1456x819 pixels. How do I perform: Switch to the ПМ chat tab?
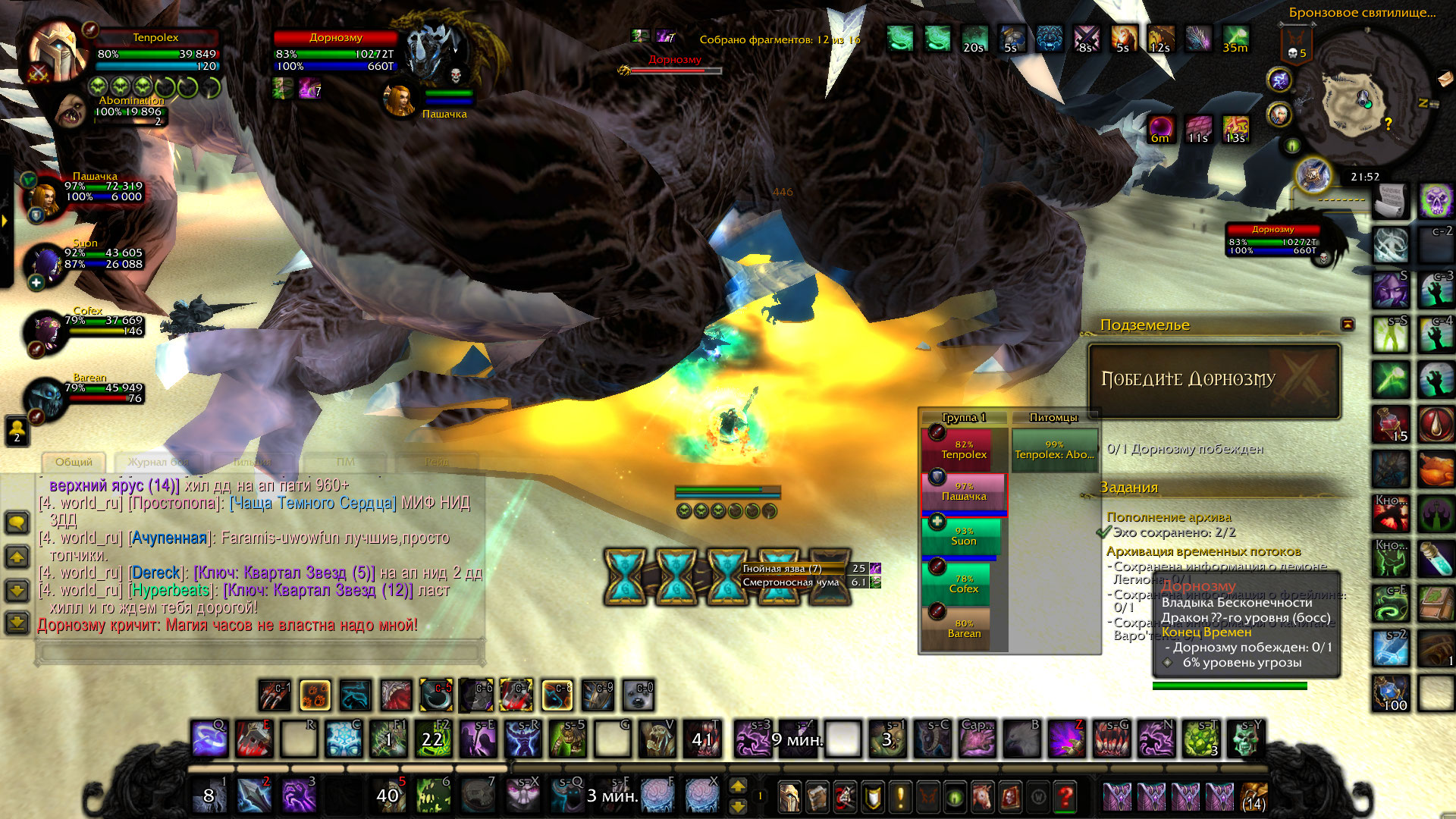coord(345,462)
